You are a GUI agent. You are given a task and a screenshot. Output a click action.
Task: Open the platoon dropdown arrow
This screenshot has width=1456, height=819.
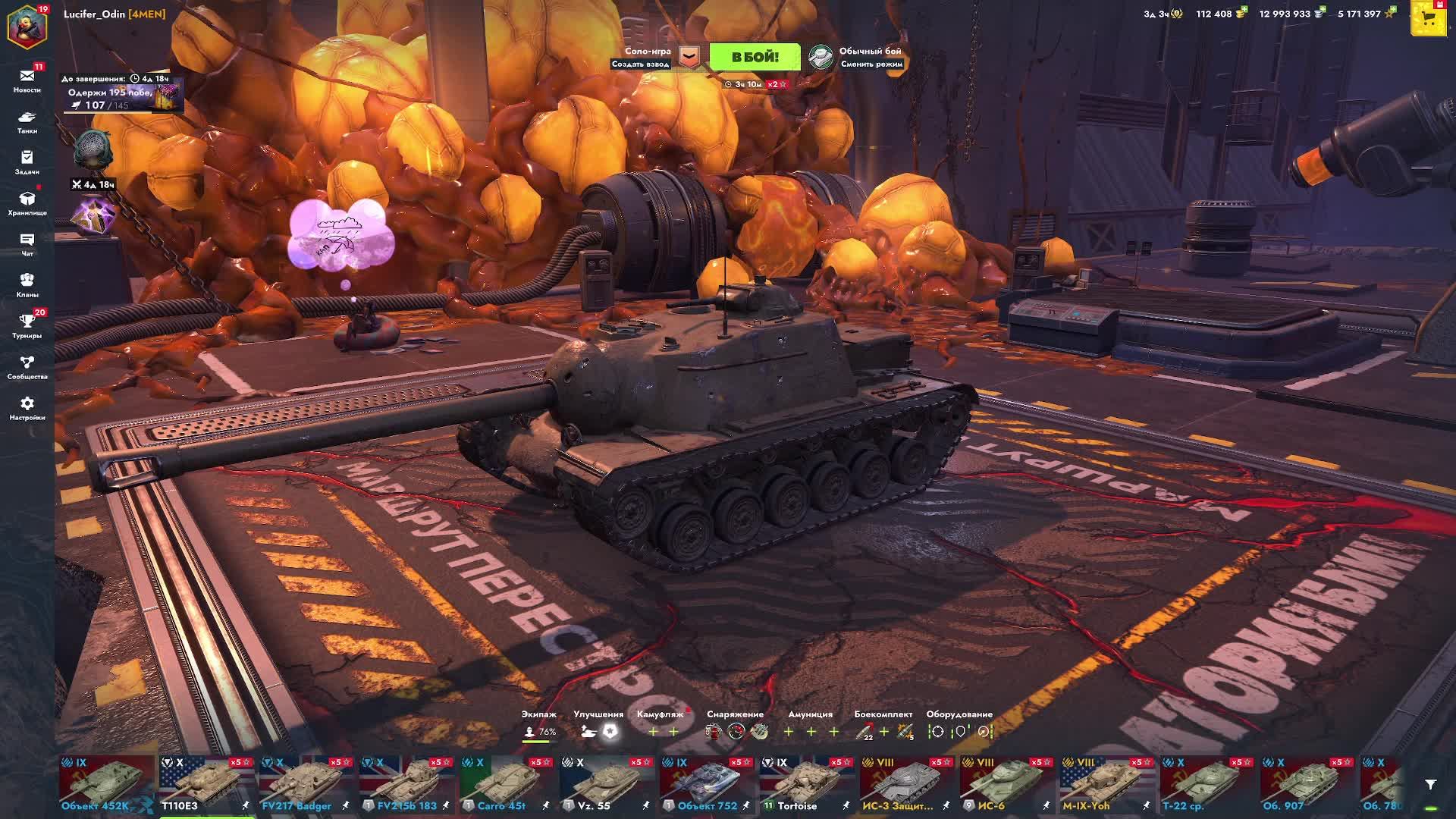pos(689,57)
